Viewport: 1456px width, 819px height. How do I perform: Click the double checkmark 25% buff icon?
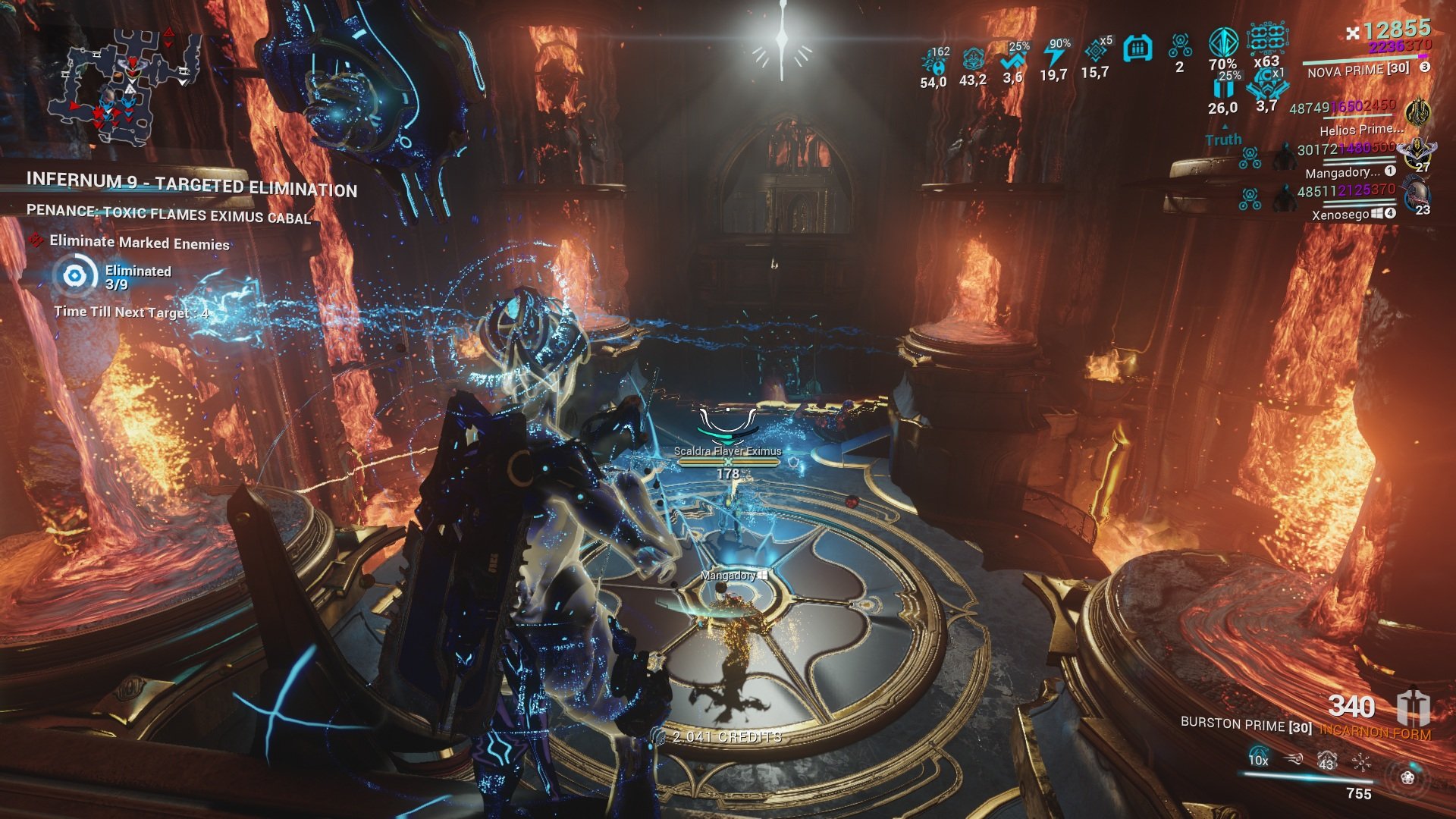(x=1013, y=59)
